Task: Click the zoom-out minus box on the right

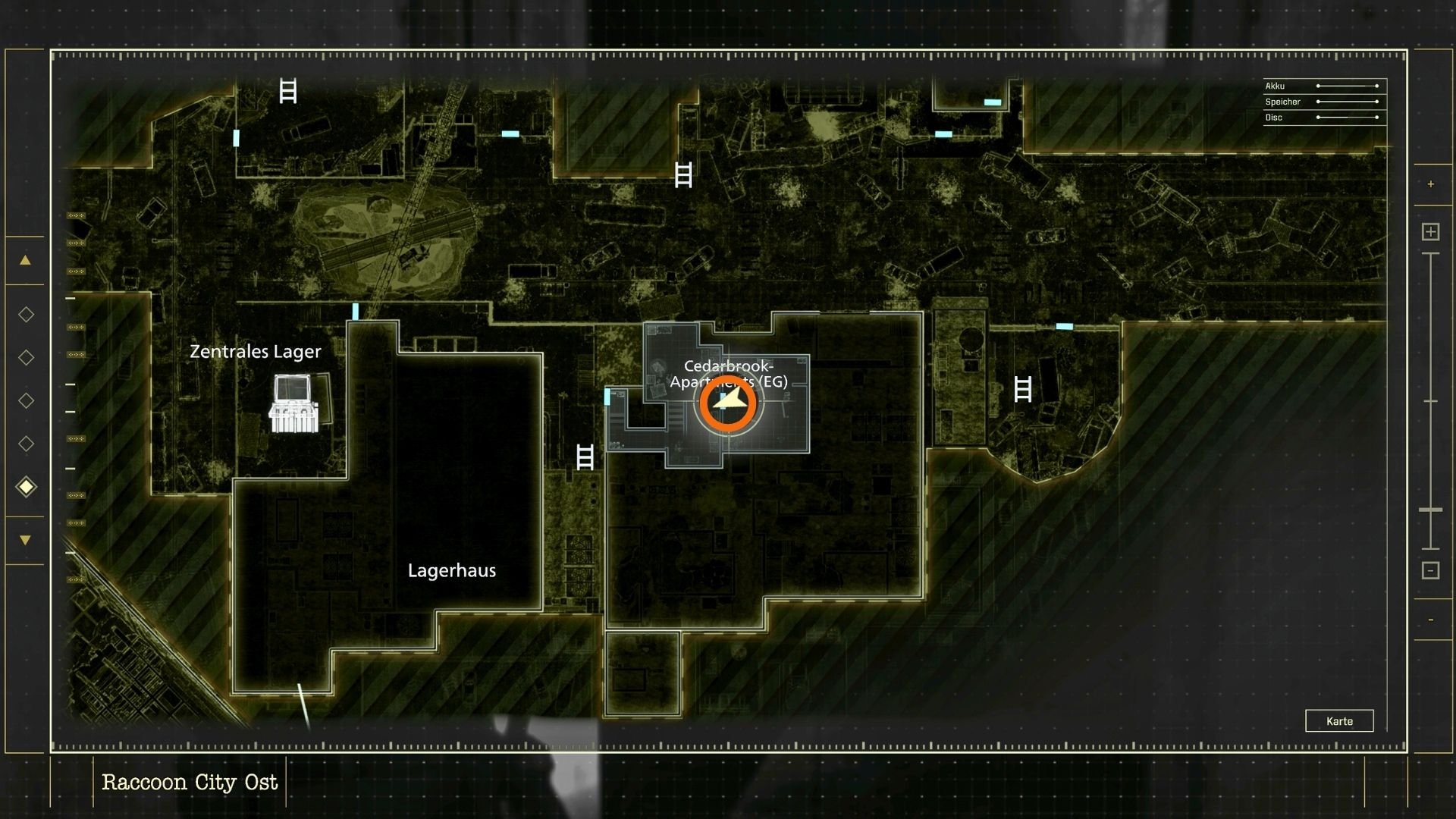Action: 1430,570
